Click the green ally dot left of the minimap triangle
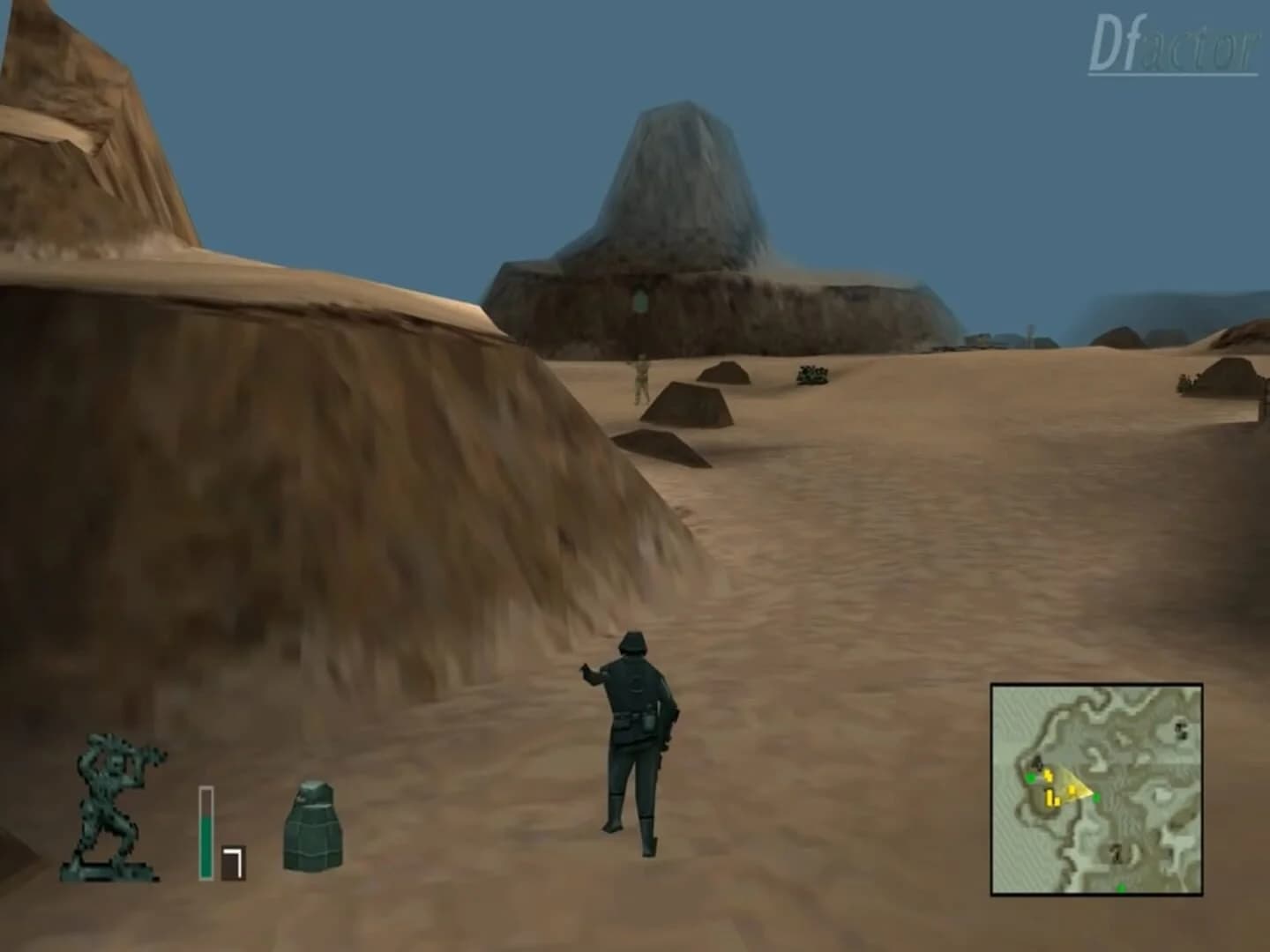This screenshot has width=1270, height=952. pos(1030,777)
